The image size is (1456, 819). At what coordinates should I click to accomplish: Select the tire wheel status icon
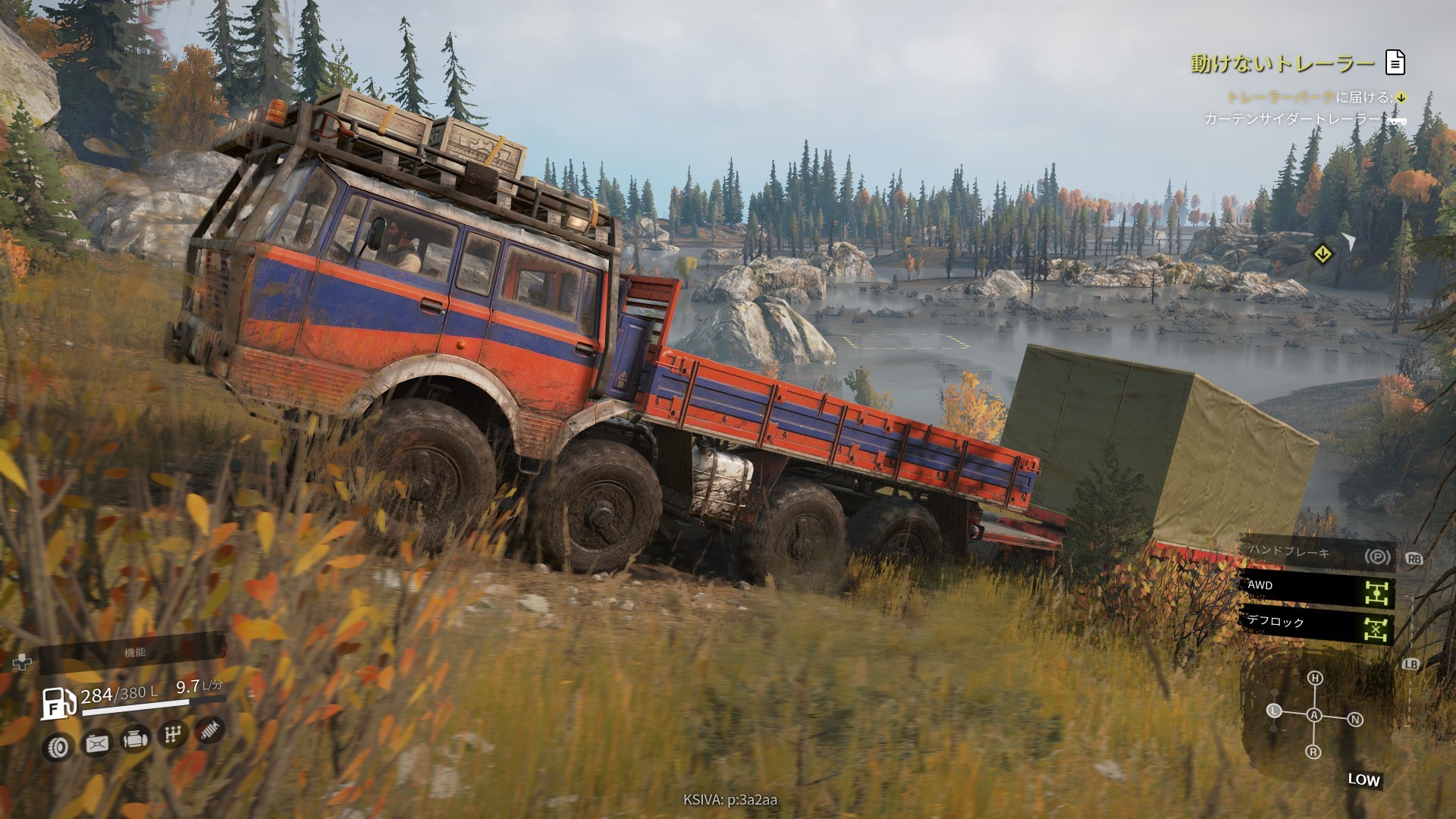pos(58,748)
